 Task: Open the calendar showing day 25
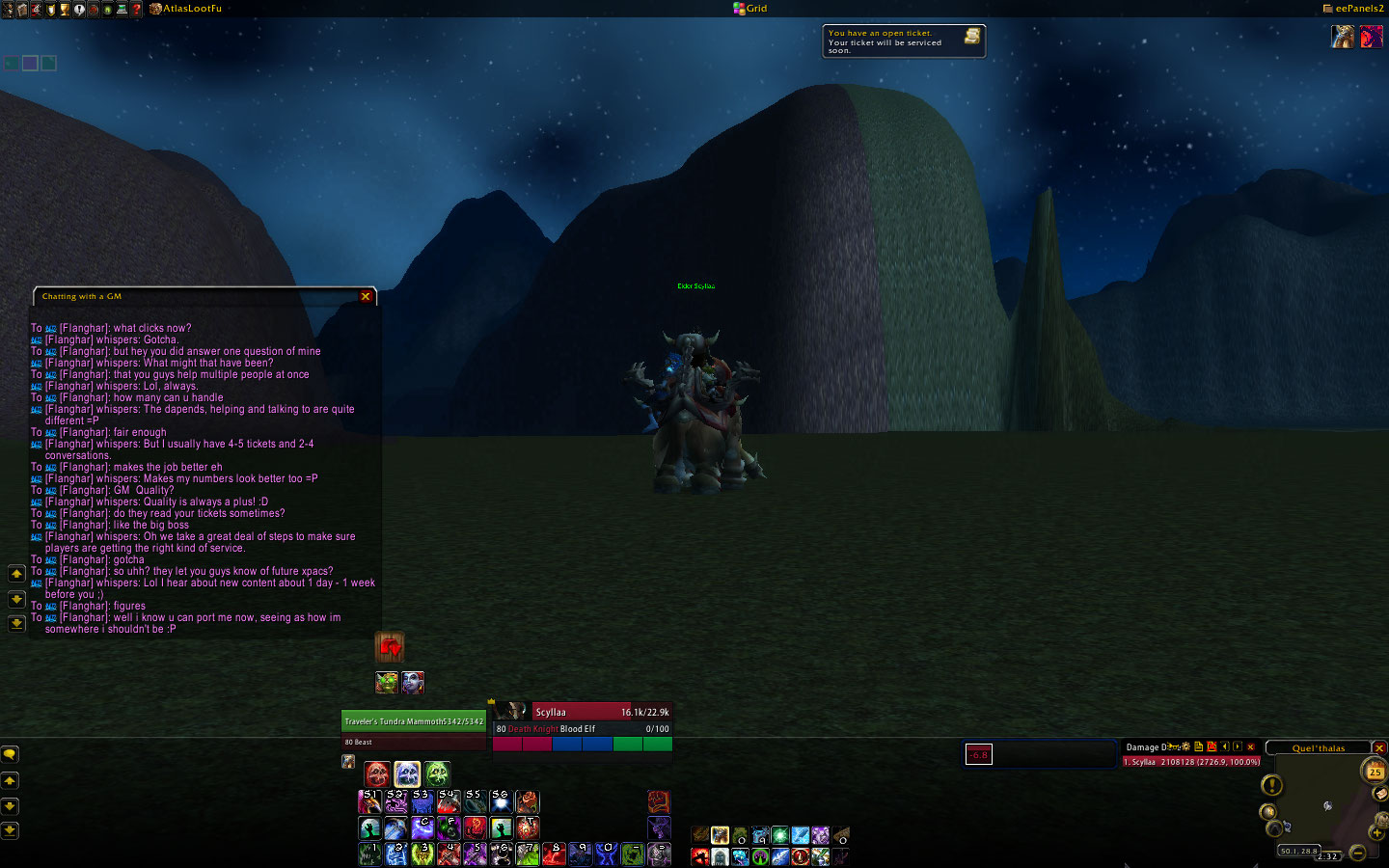tap(1375, 771)
